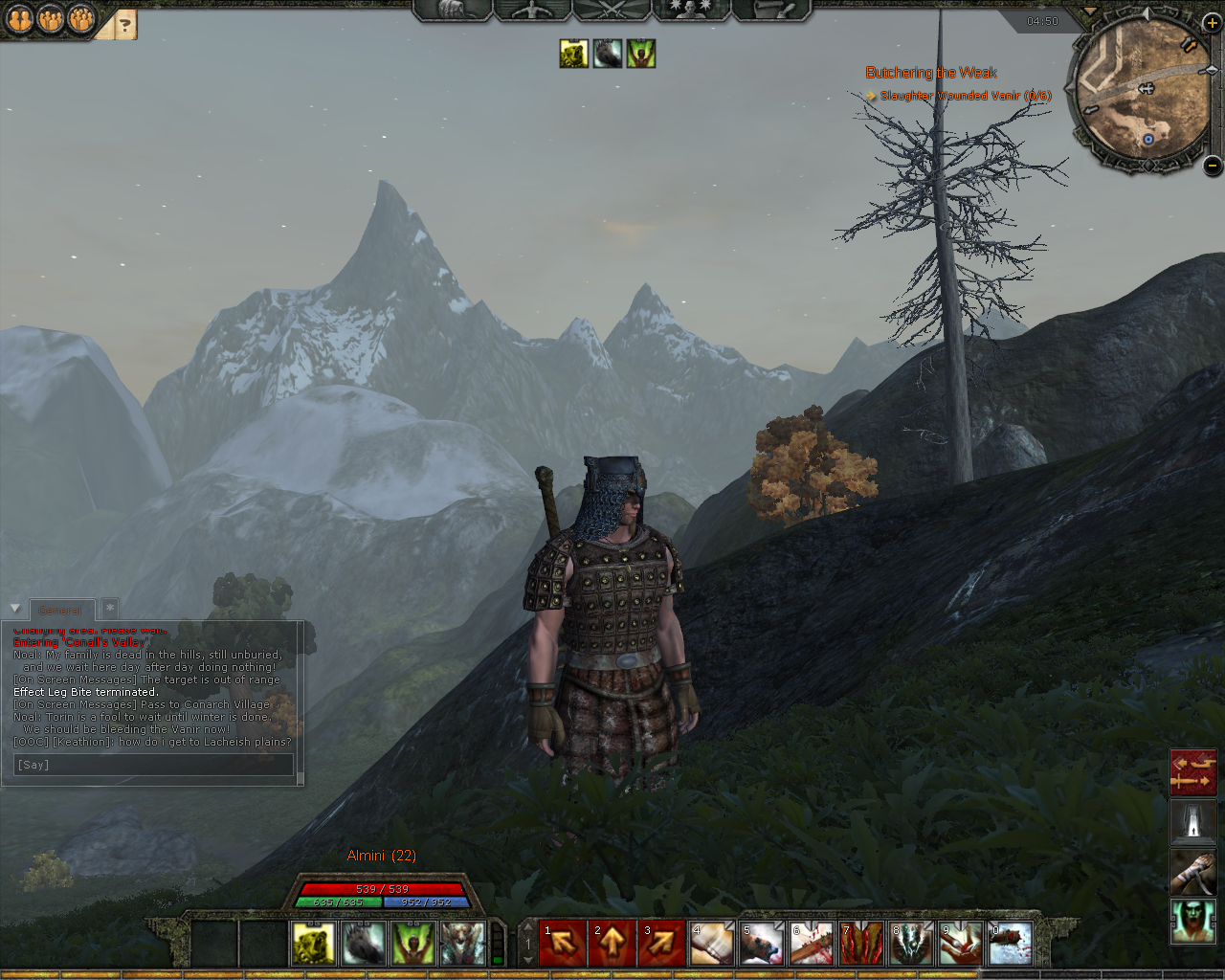Open the help question mark button
Screen dimensions: 1225x980
click(124, 25)
